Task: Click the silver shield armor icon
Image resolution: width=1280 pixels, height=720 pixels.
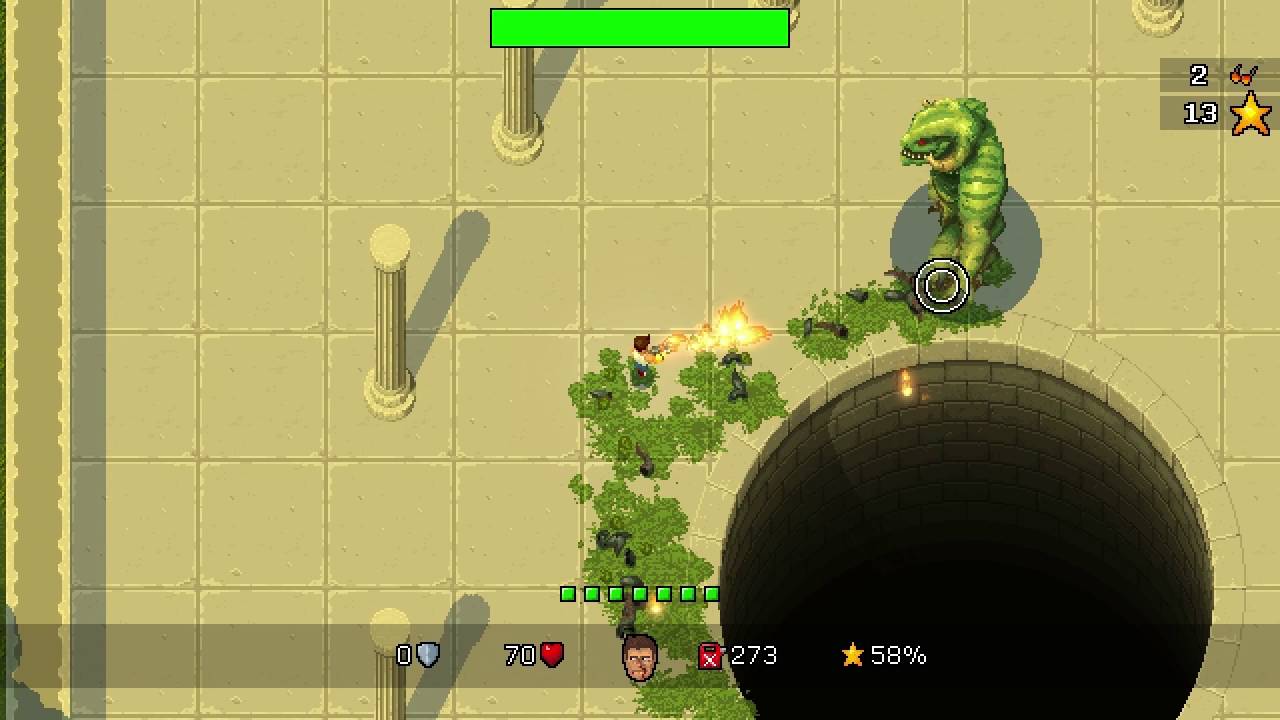Action: (428, 655)
